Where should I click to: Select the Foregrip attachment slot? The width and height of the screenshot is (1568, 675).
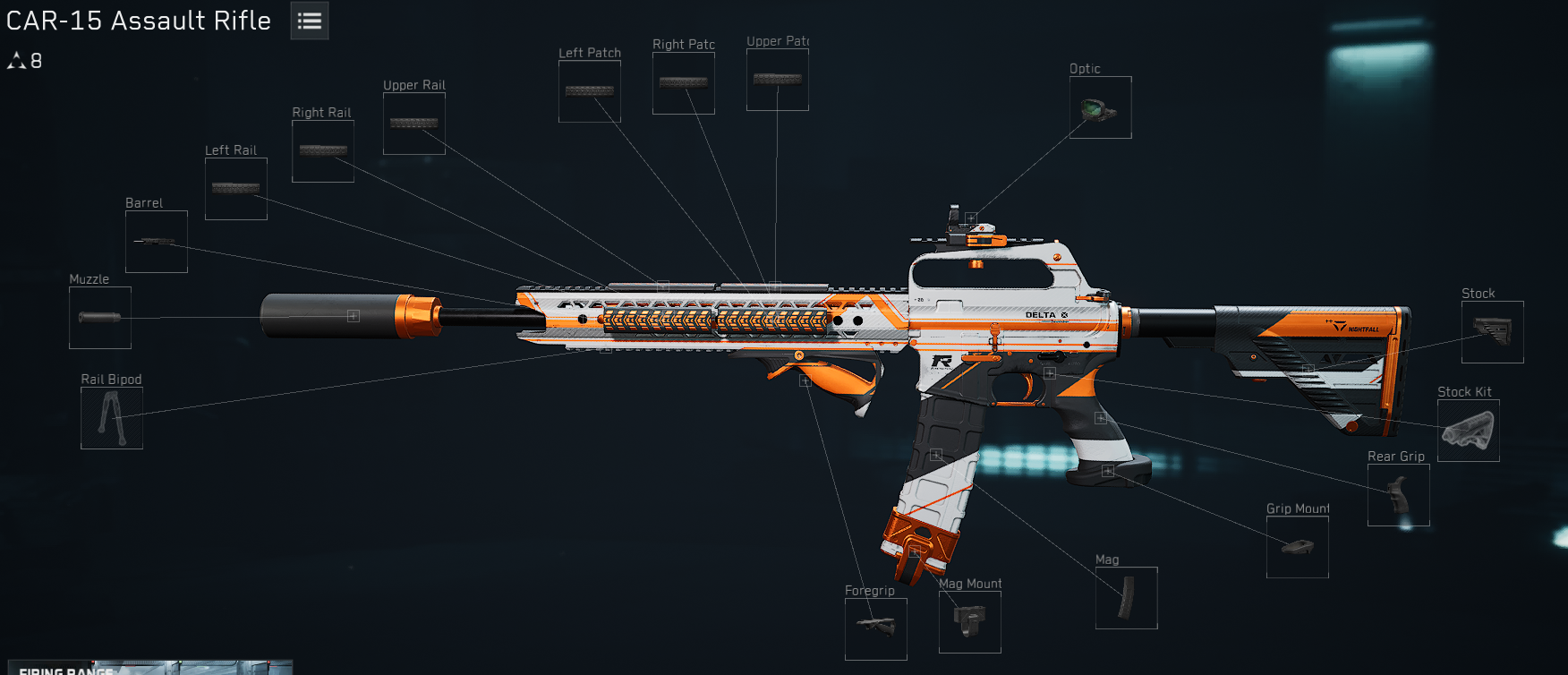tap(875, 629)
